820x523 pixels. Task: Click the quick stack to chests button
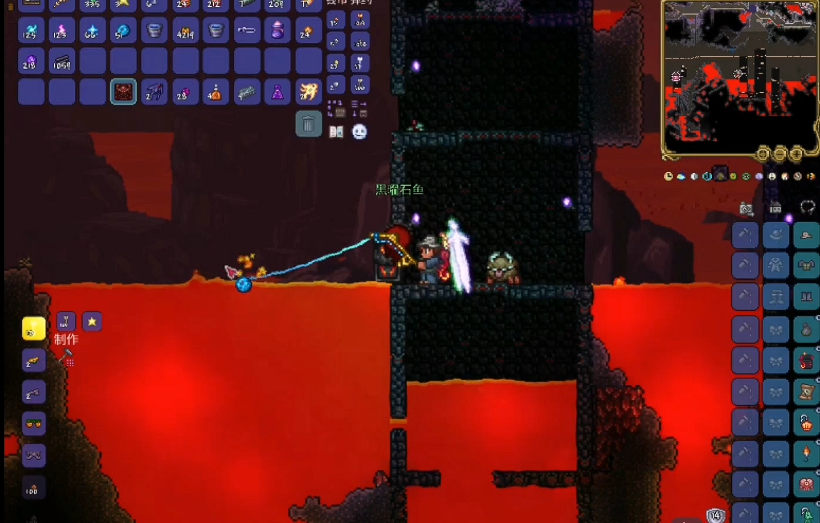tap(337, 108)
